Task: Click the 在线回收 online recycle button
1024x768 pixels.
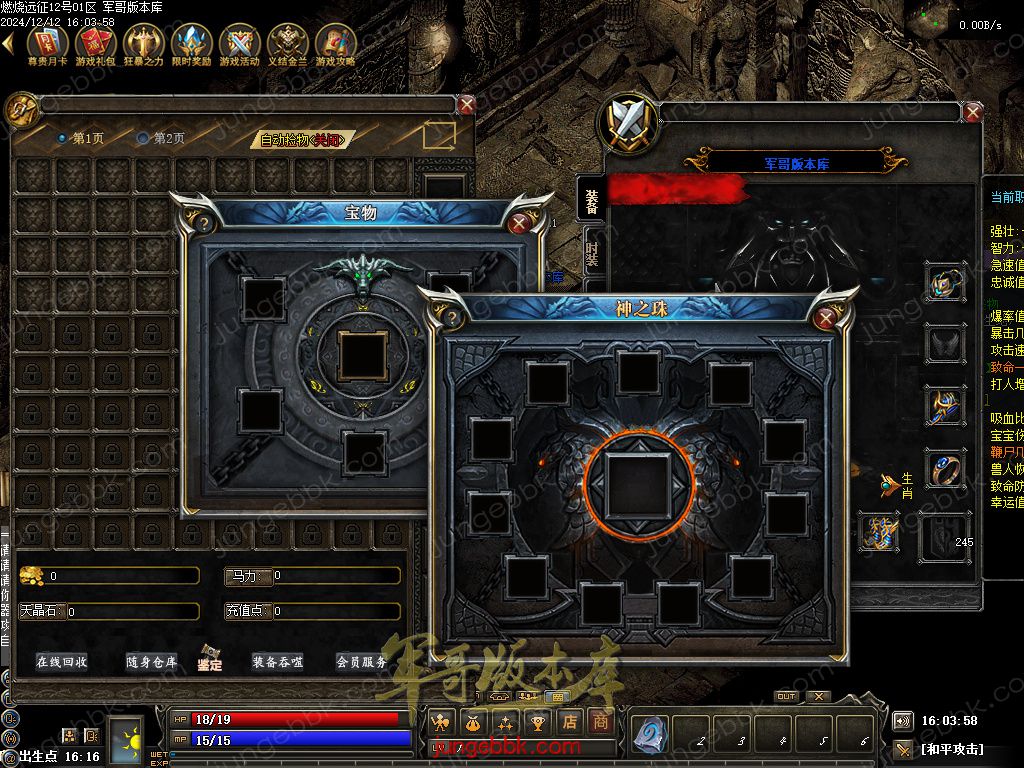Action: (x=62, y=662)
